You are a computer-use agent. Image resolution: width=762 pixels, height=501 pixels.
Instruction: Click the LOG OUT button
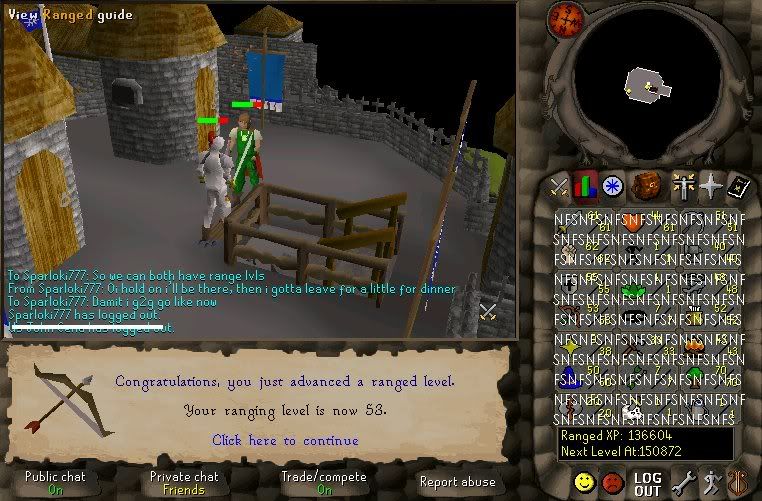pos(648,484)
